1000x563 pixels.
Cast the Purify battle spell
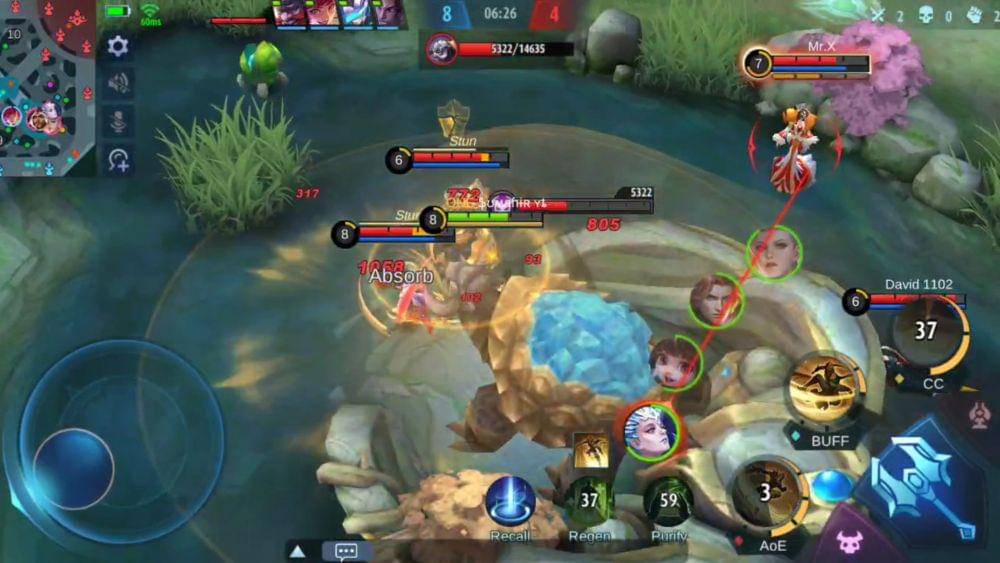click(x=669, y=501)
